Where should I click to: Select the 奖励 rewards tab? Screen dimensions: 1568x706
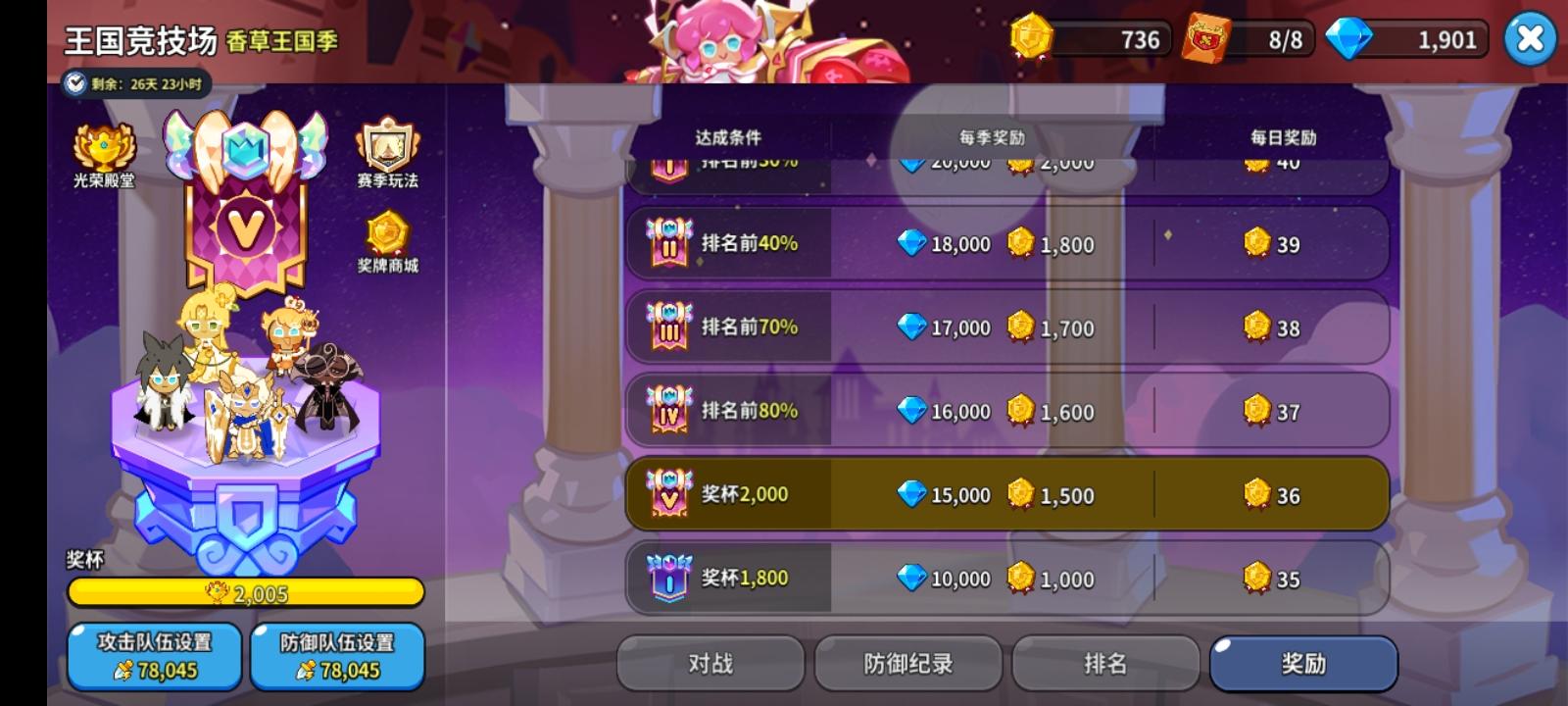click(1303, 663)
